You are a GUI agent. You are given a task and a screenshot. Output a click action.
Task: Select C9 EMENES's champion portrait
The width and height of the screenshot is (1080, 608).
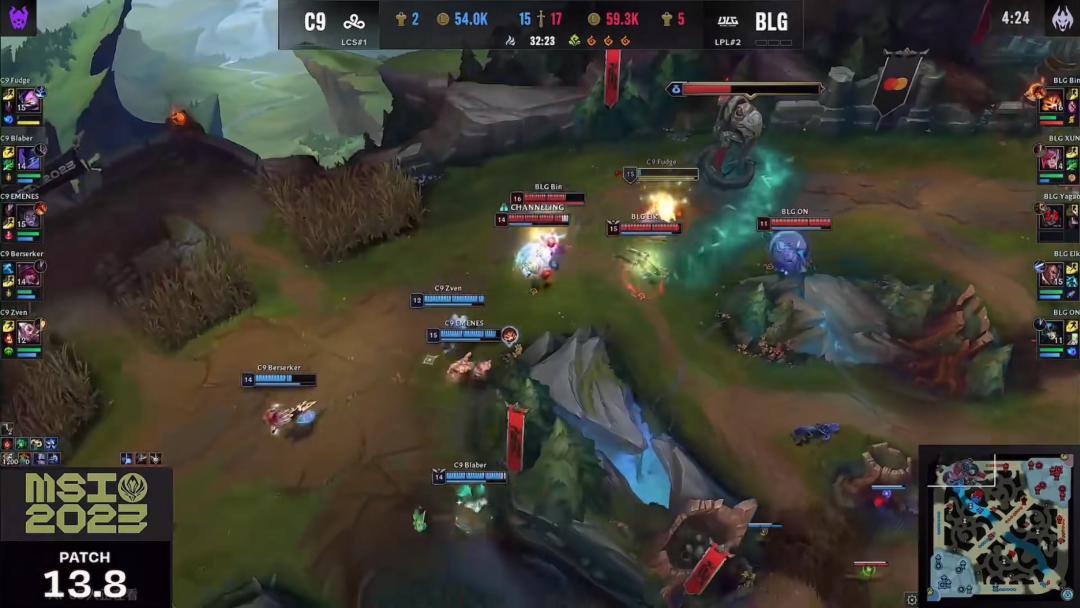click(28, 216)
